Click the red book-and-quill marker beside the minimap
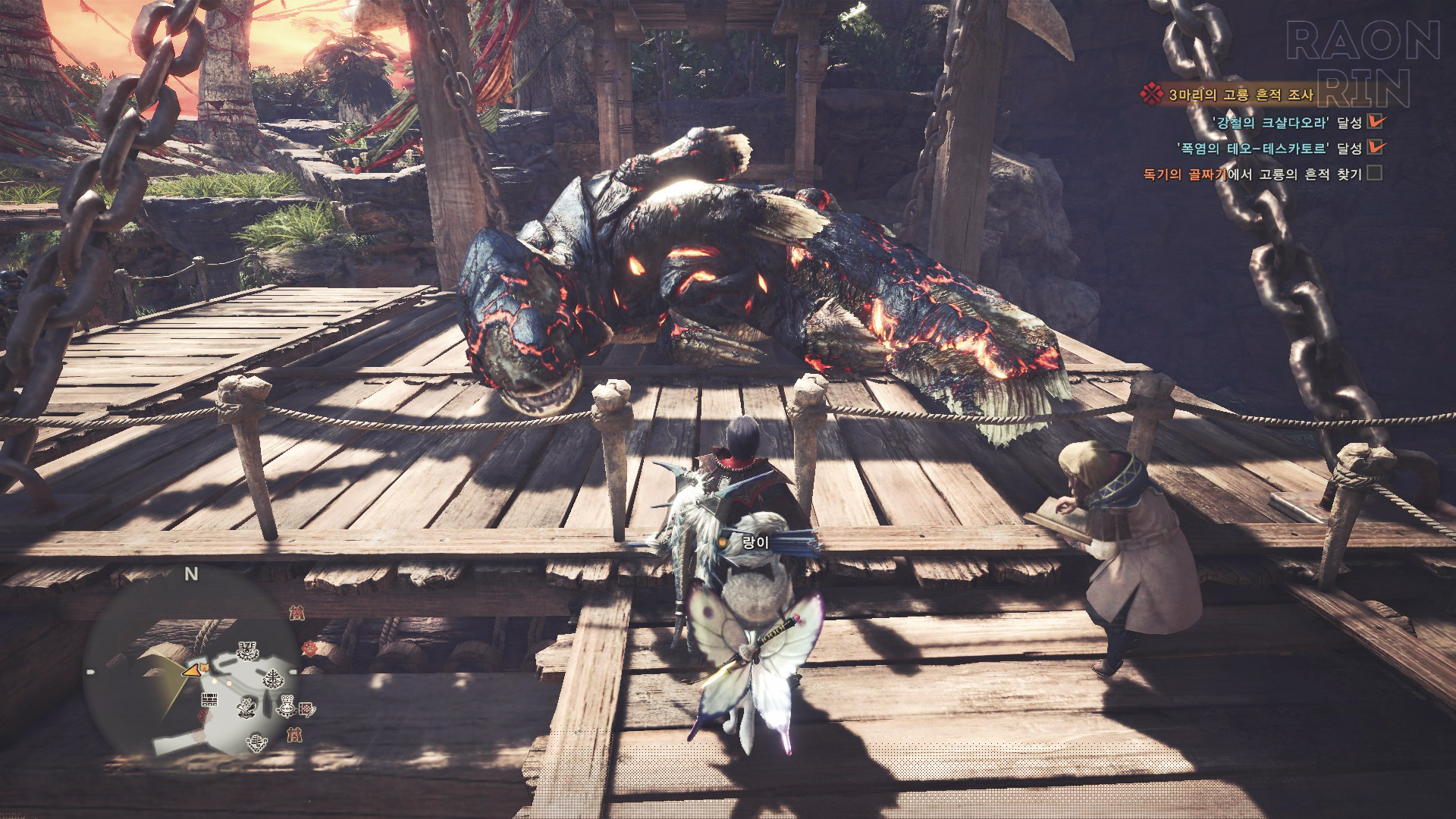 click(x=307, y=709)
